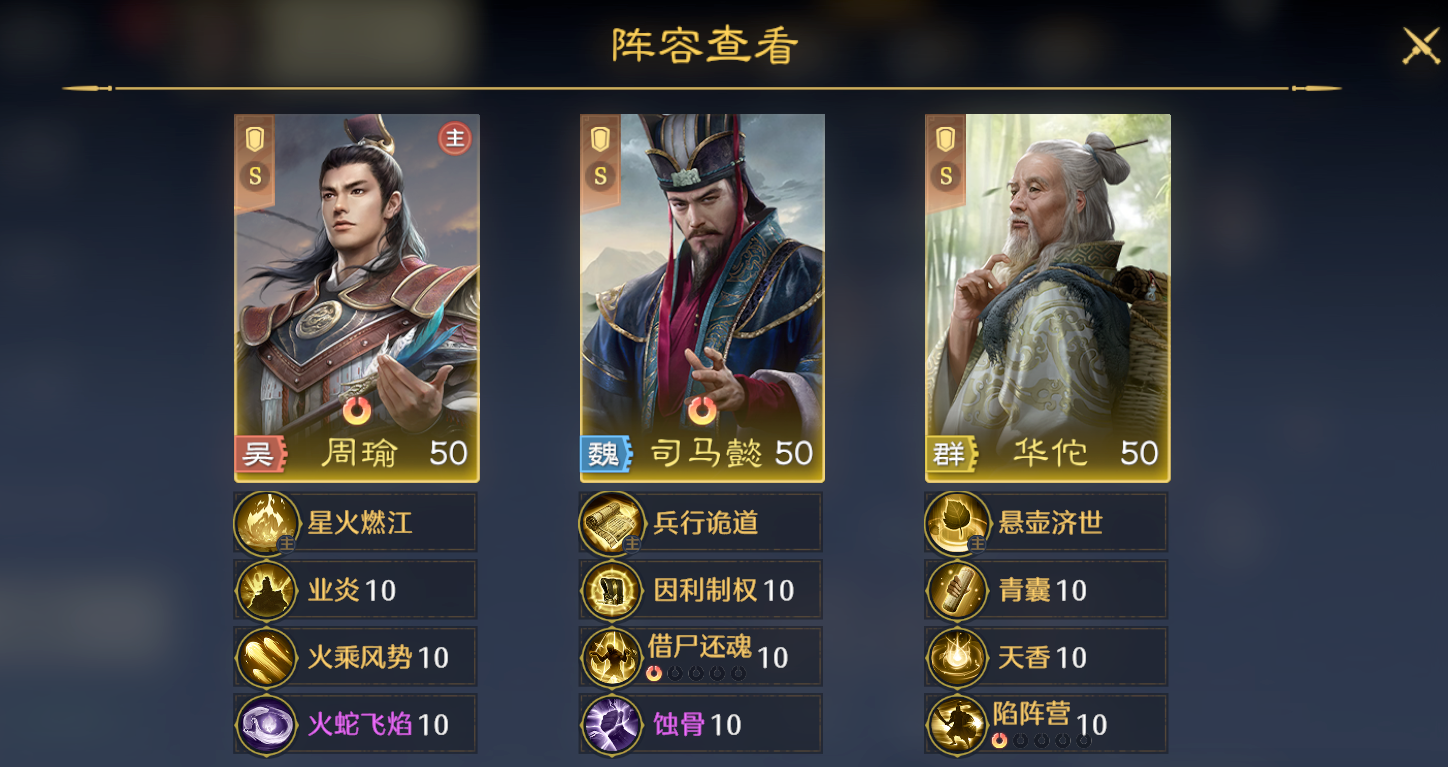Screen dimensions: 1448x767
Task: Open the 业炎 skill icon
Action: click(266, 589)
